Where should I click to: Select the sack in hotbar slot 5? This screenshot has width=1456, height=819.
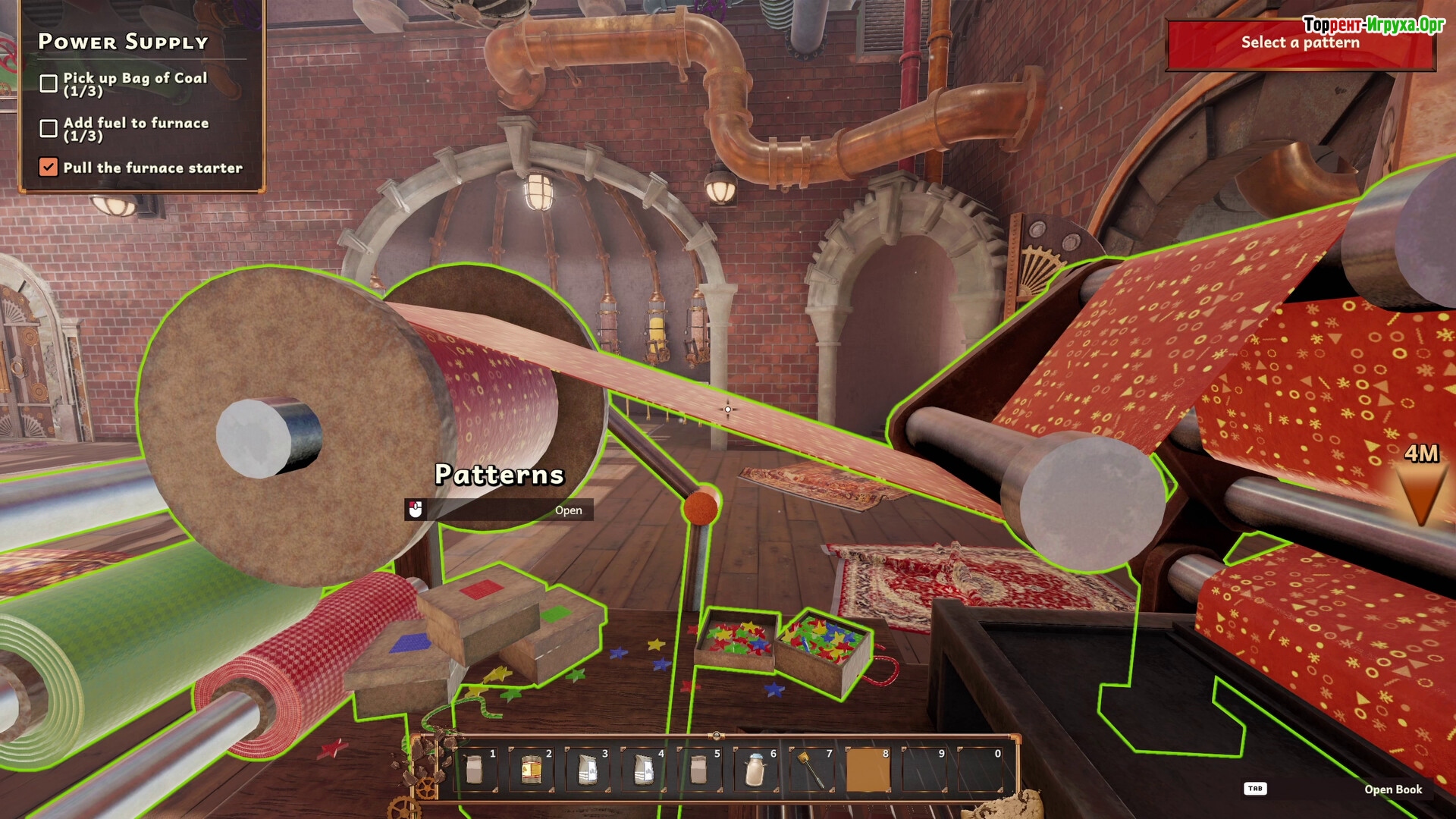point(699,770)
